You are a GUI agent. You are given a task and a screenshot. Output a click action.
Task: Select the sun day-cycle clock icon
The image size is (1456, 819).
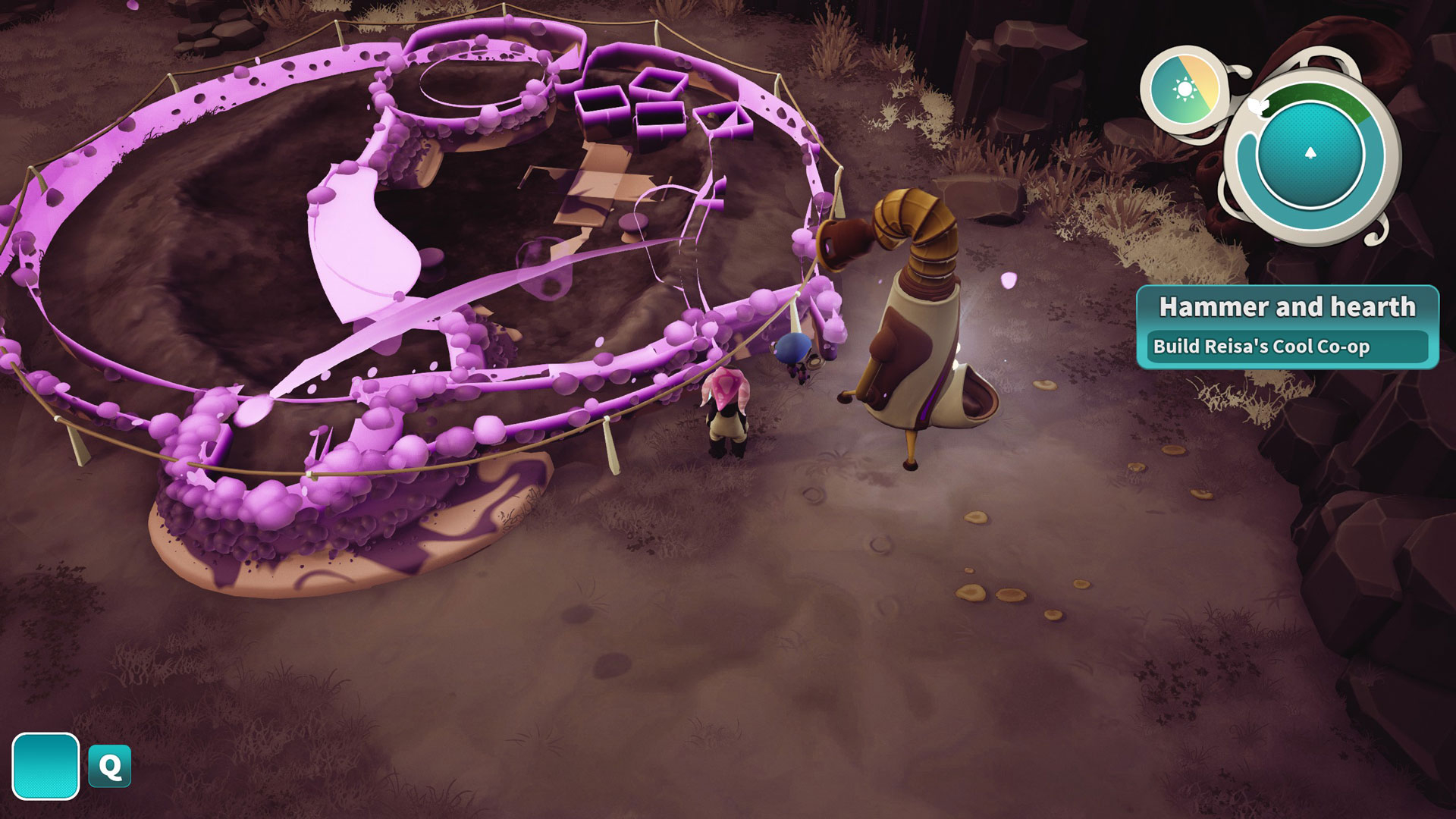(1185, 90)
